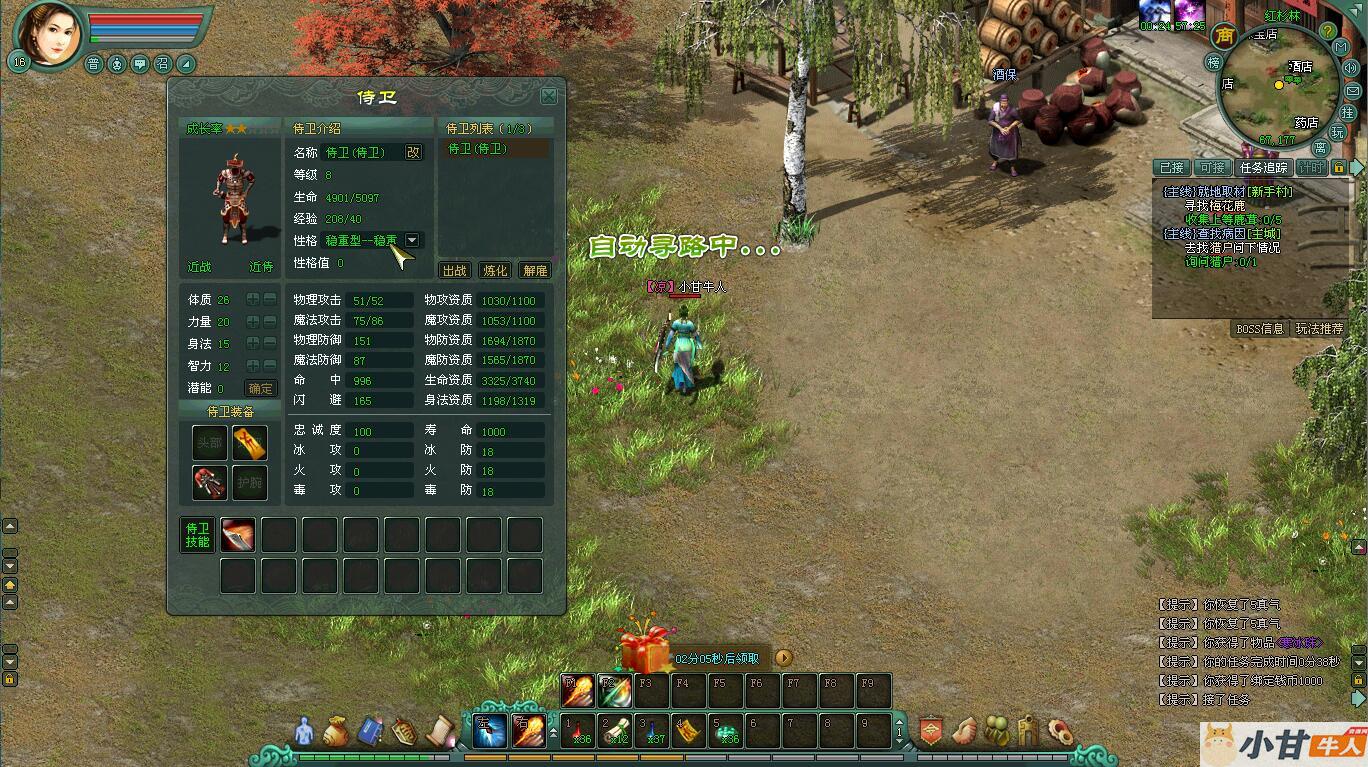
Task: Open the 玩法推荐 gameplay recommendations
Action: point(1320,328)
